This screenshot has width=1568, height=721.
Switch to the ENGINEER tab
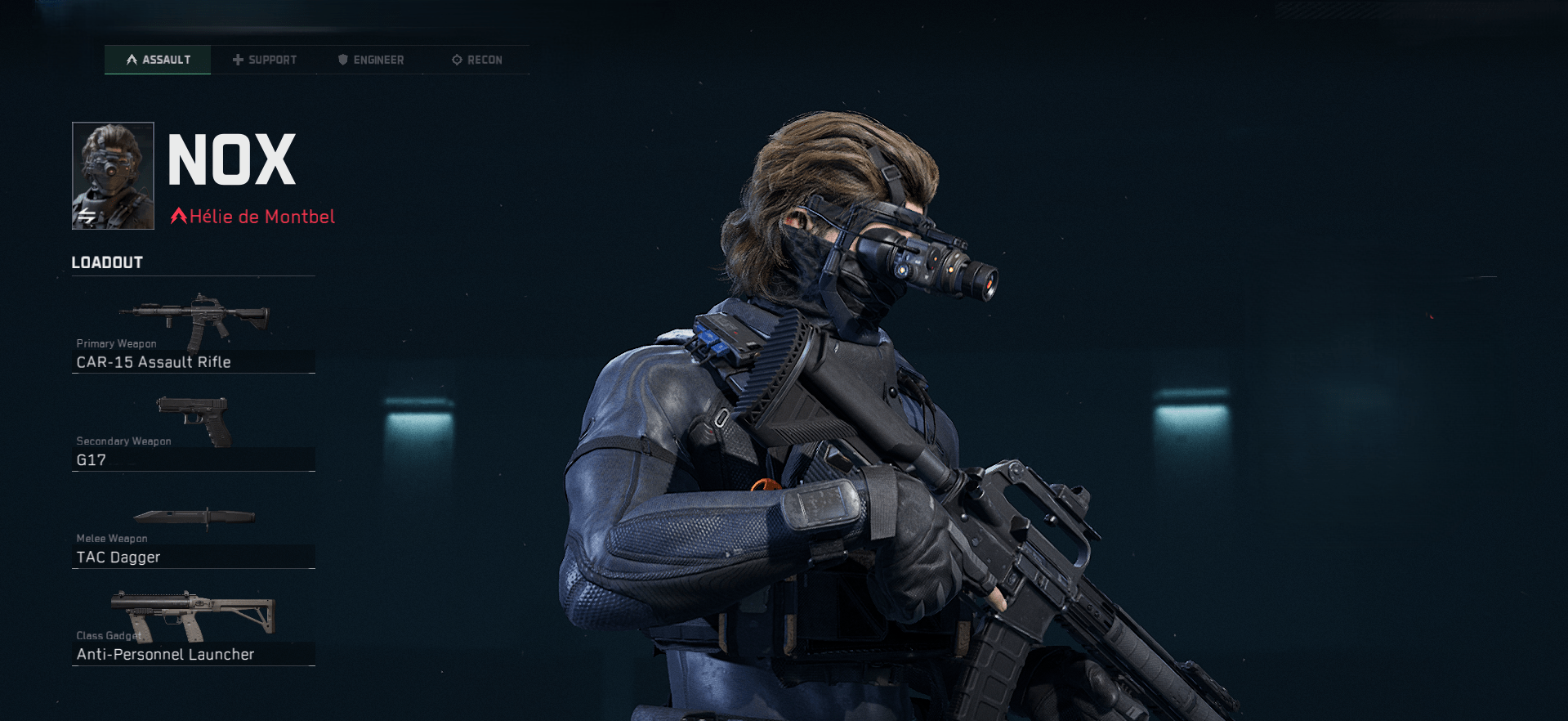coord(378,59)
